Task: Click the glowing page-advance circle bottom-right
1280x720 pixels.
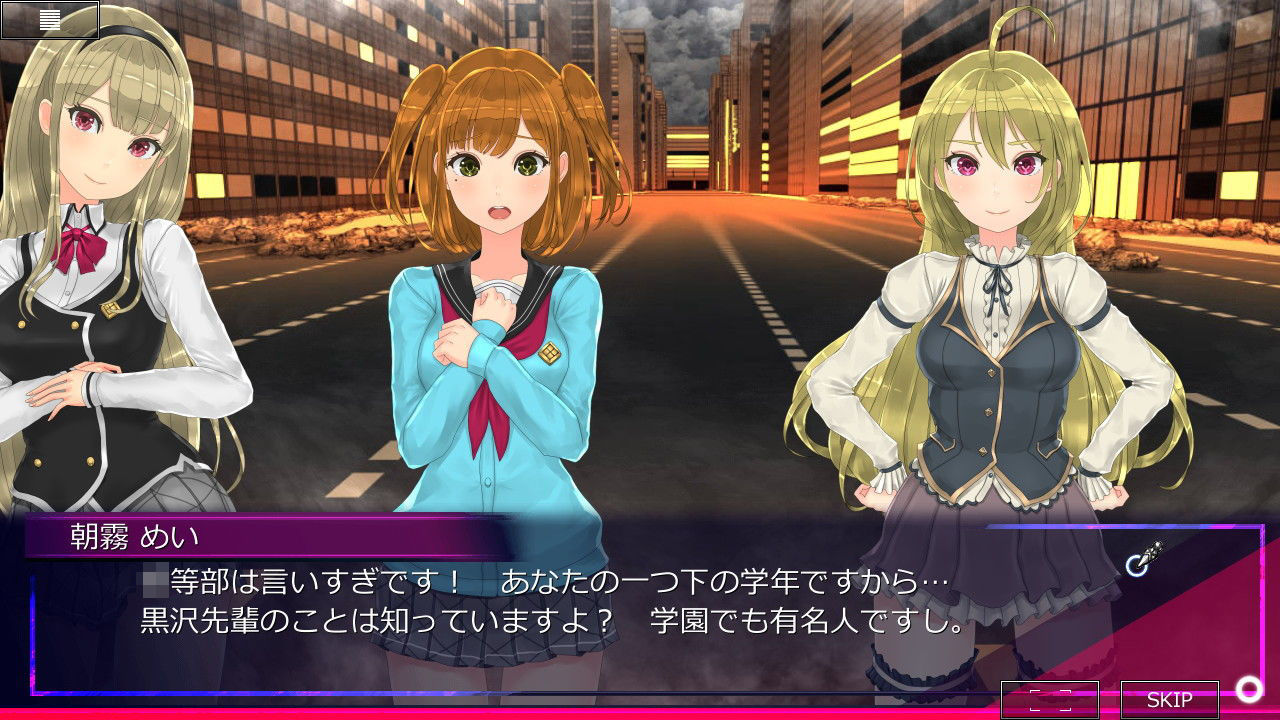Action: click(1247, 690)
